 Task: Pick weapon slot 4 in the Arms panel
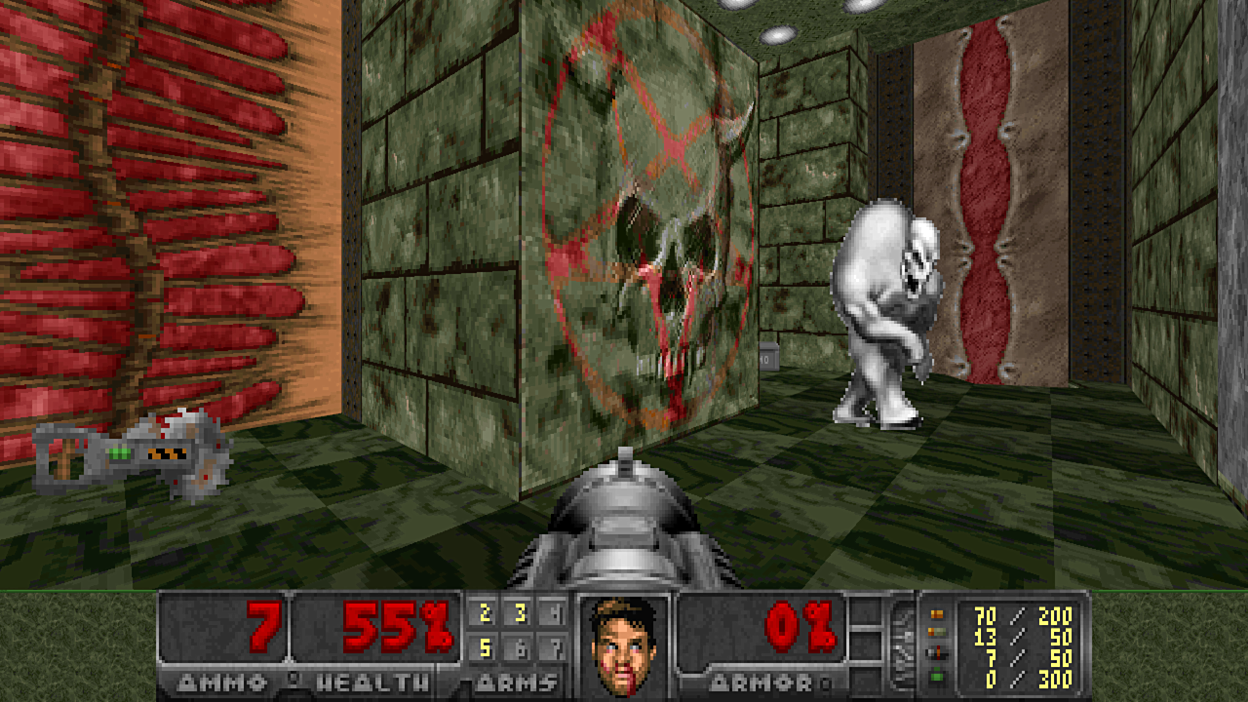click(x=554, y=613)
